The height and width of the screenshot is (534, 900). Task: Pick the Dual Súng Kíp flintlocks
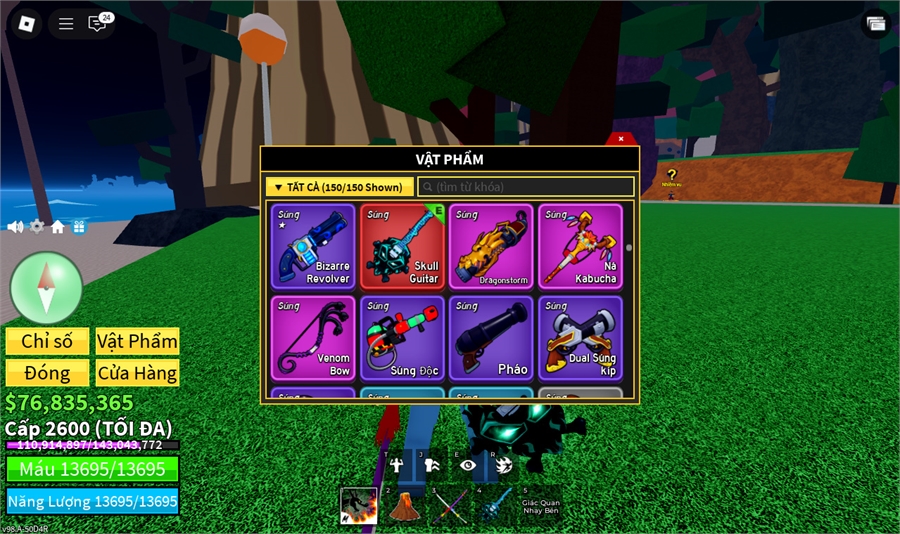coord(580,338)
